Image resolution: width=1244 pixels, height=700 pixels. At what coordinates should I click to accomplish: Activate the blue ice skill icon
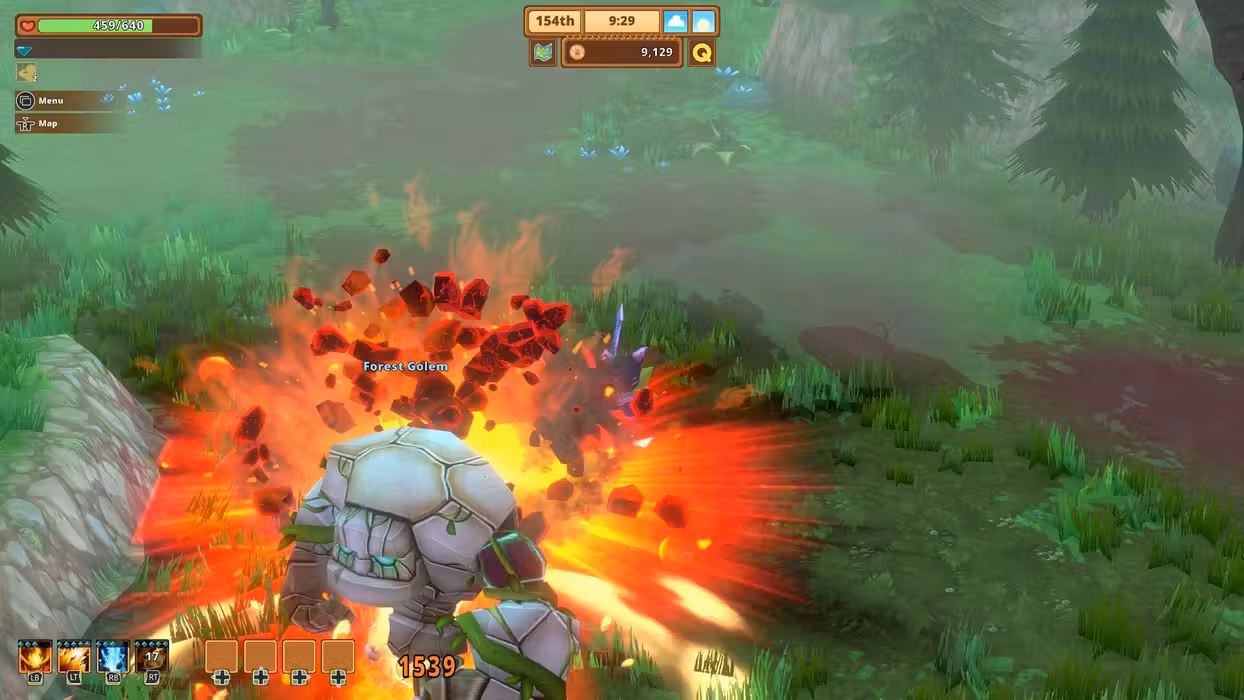pos(113,658)
